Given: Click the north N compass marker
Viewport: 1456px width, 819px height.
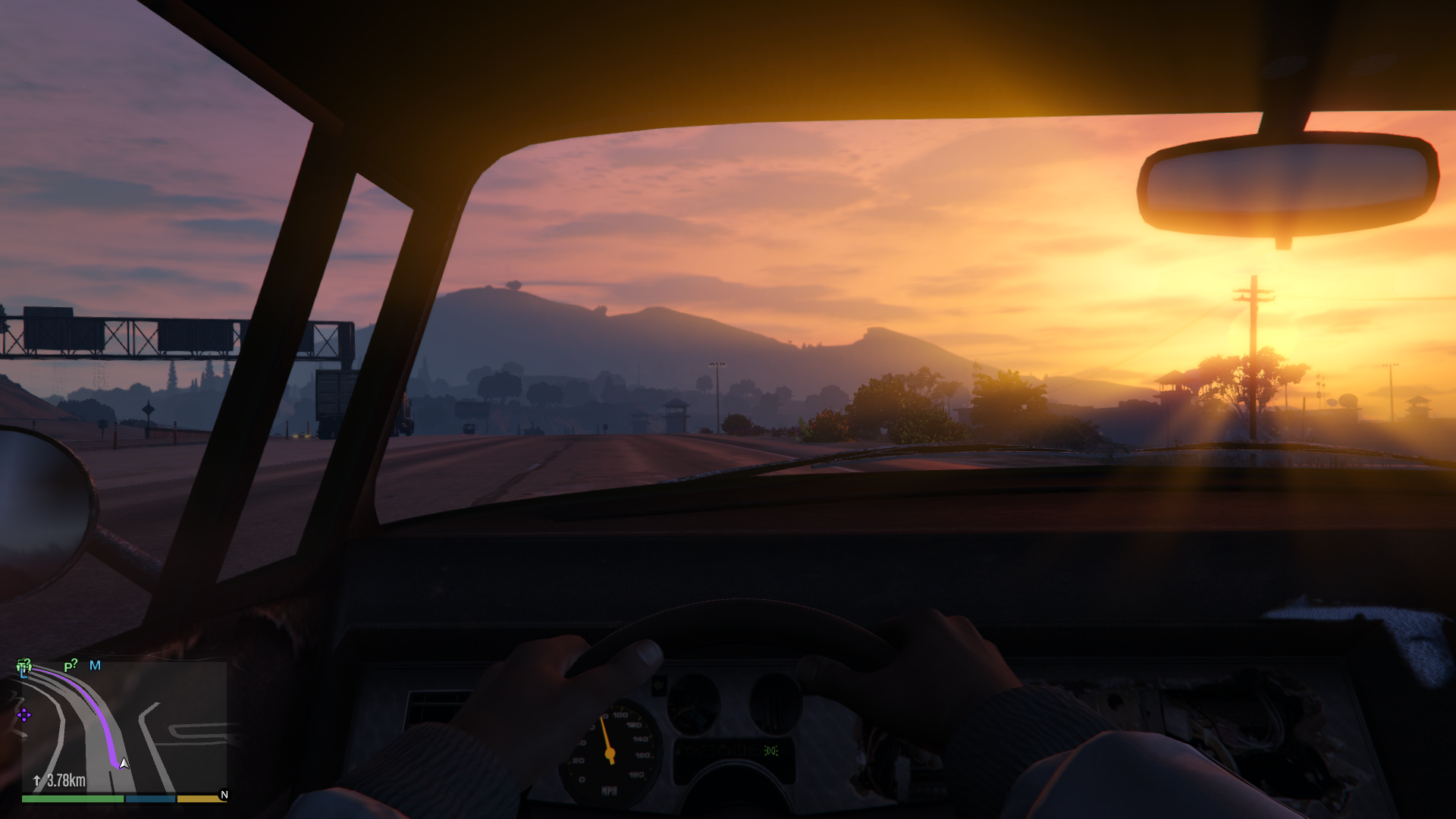Looking at the screenshot, I should tap(224, 795).
